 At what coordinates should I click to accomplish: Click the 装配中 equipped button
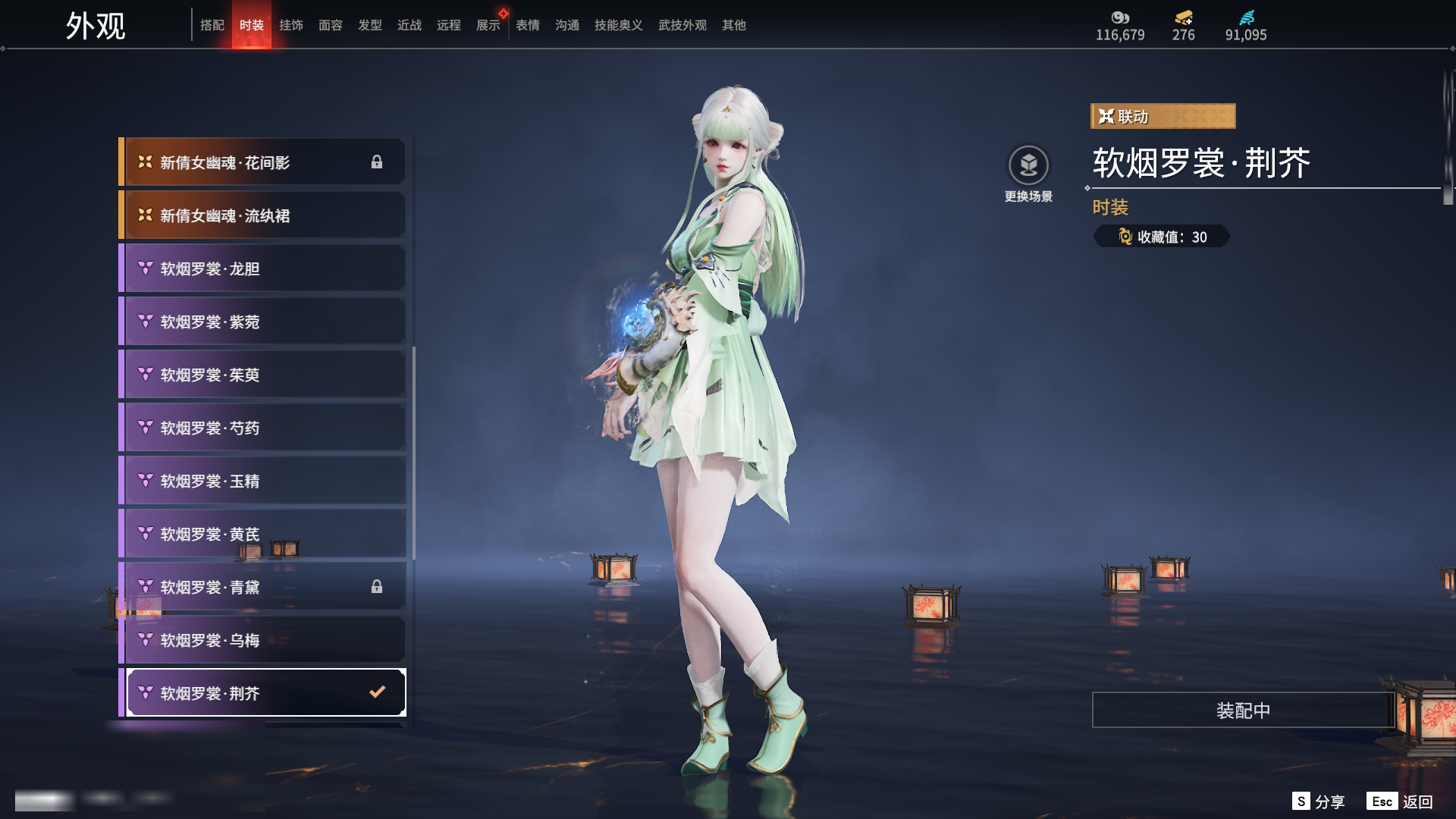pos(1243,710)
